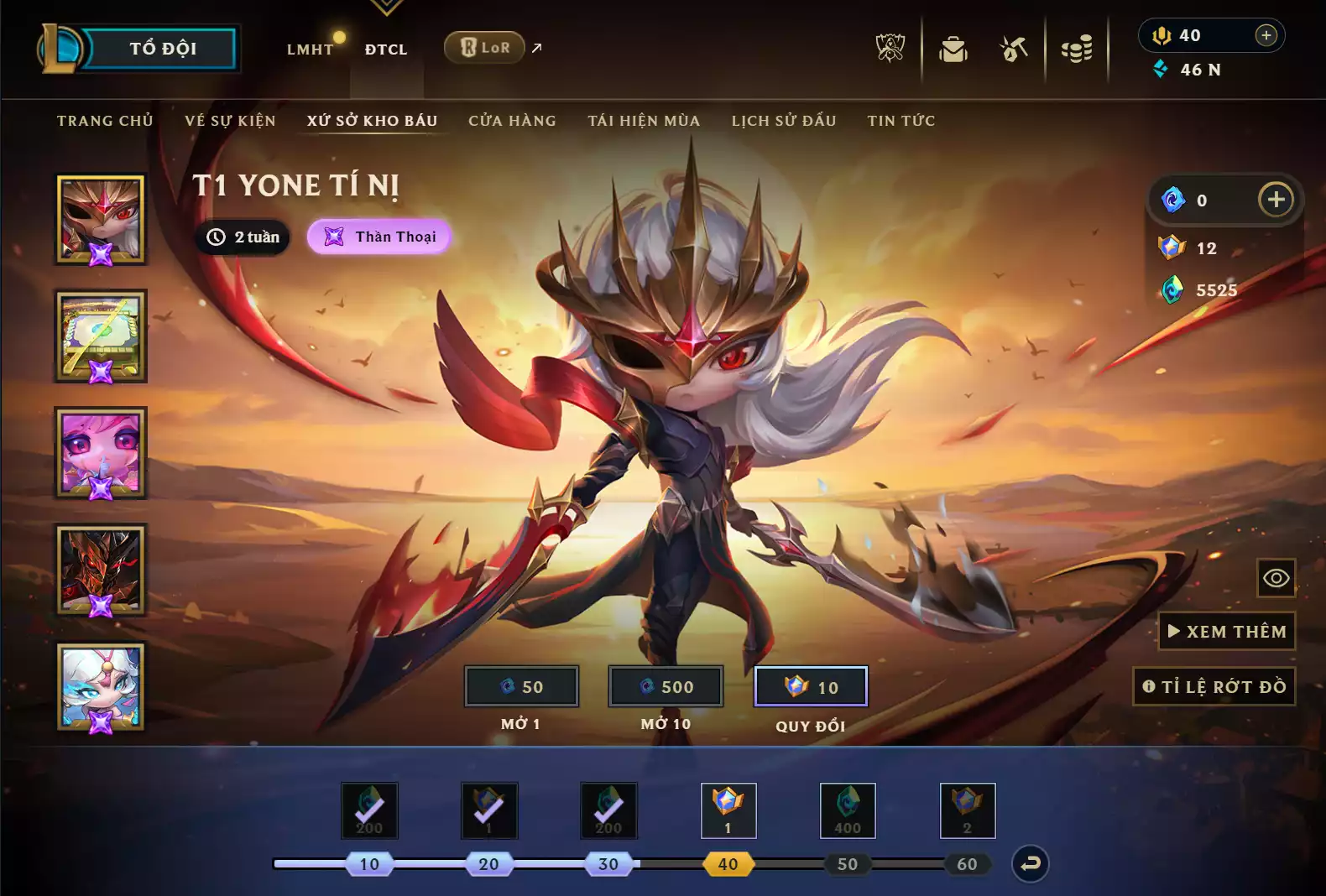Open the LỊCH SỬ ĐẤU menu item
The width and height of the screenshot is (1326, 896).
coord(782,121)
